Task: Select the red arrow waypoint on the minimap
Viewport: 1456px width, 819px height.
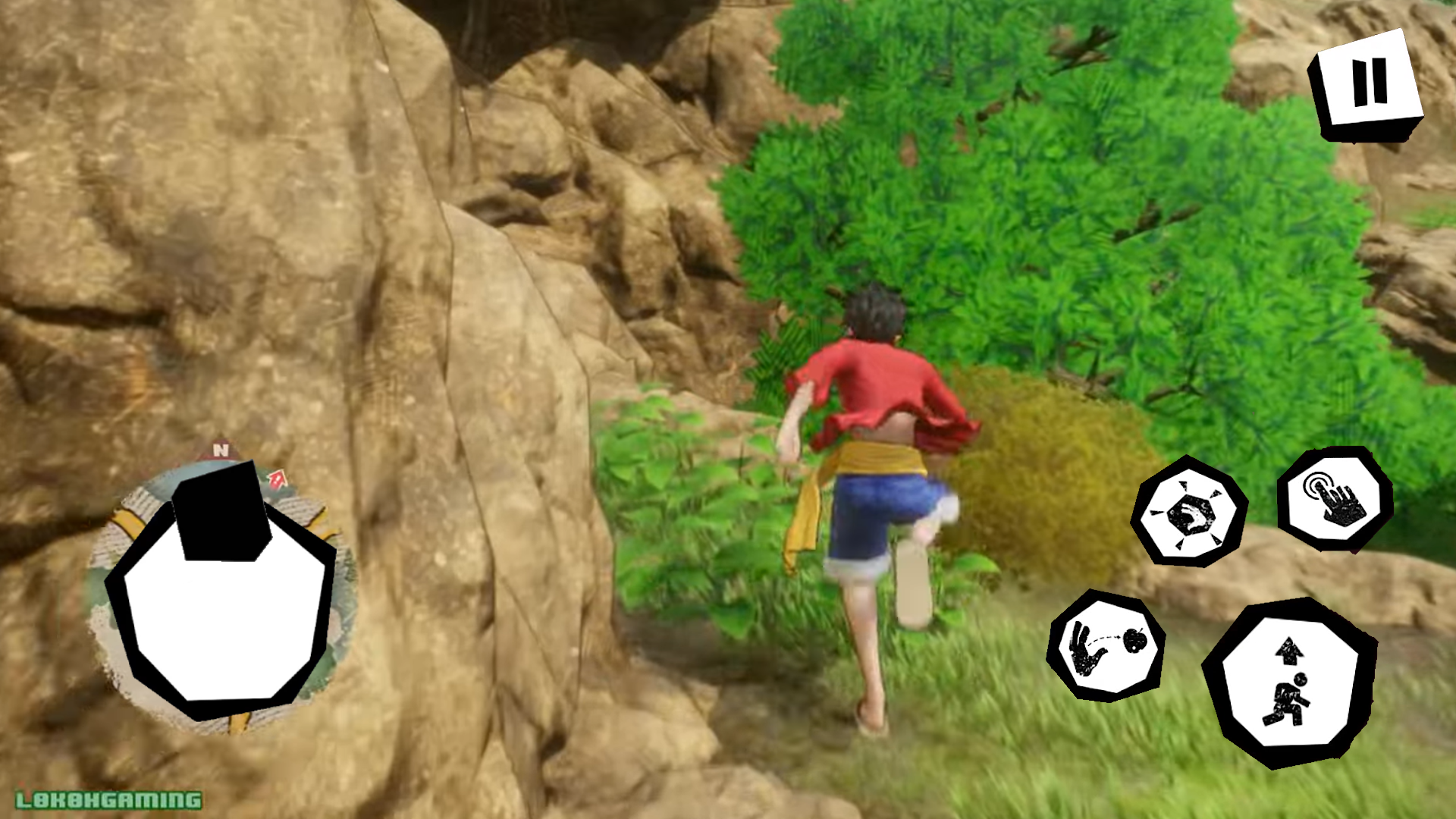Action: point(278,478)
